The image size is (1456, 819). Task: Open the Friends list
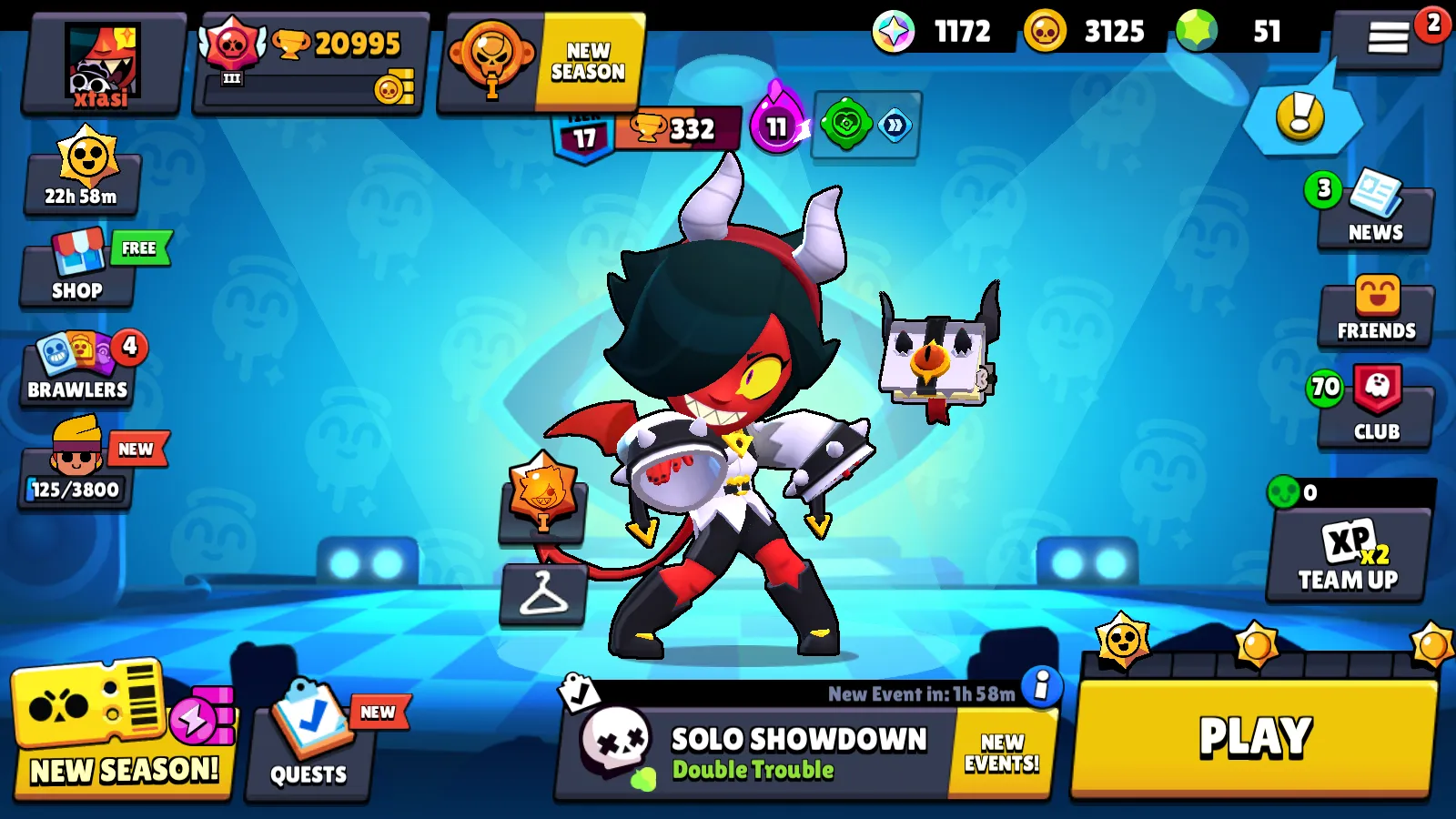(x=1376, y=314)
